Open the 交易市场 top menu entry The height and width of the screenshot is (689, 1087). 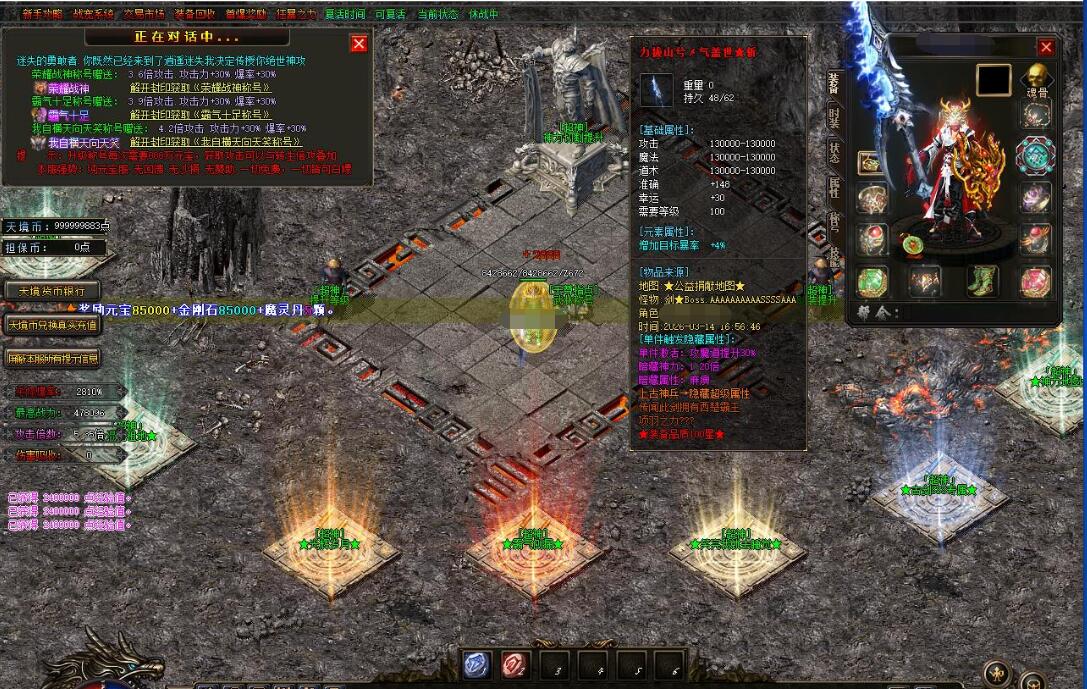pyautogui.click(x=145, y=14)
